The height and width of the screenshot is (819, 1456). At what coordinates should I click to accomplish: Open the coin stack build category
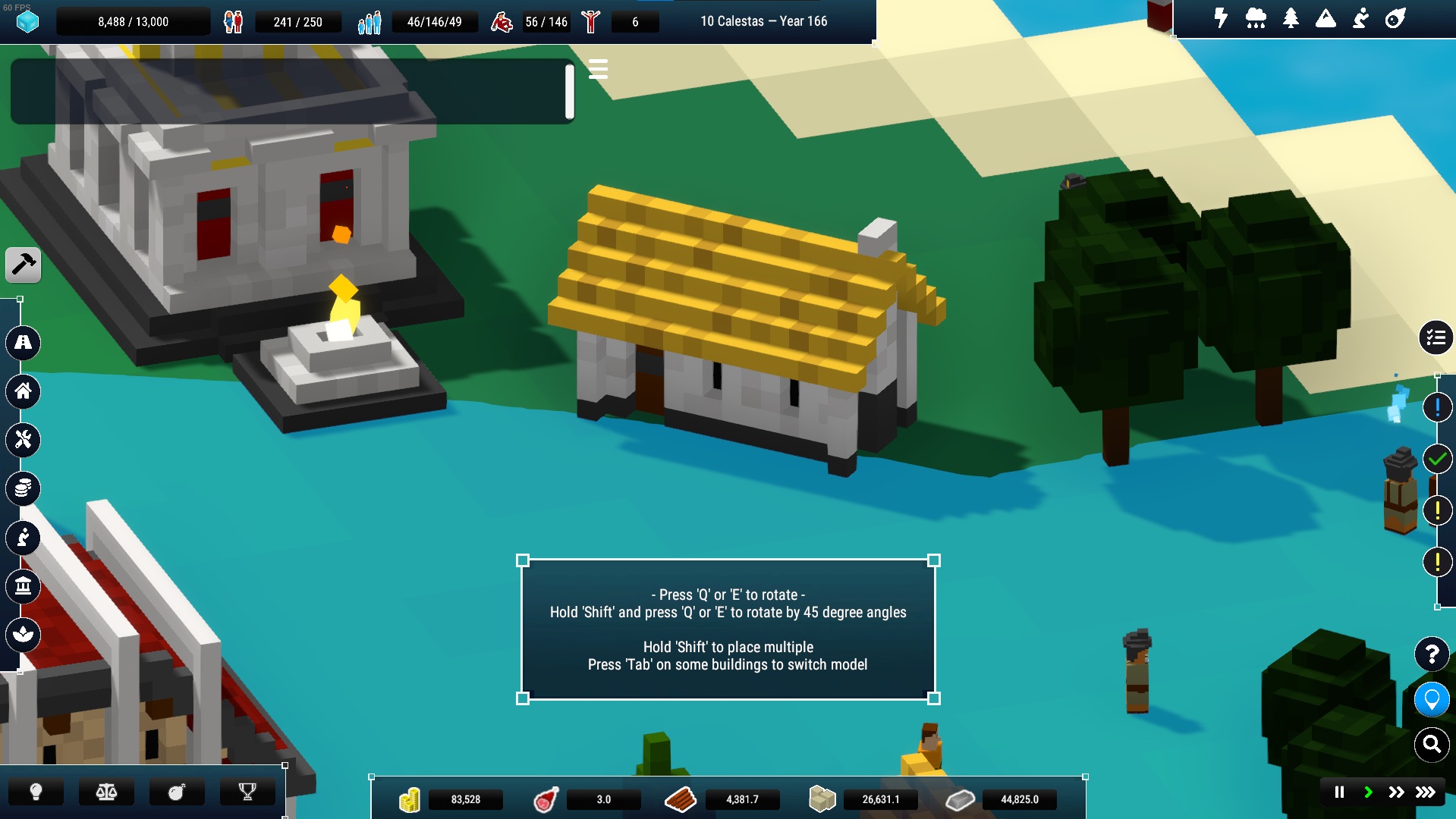[x=24, y=489]
